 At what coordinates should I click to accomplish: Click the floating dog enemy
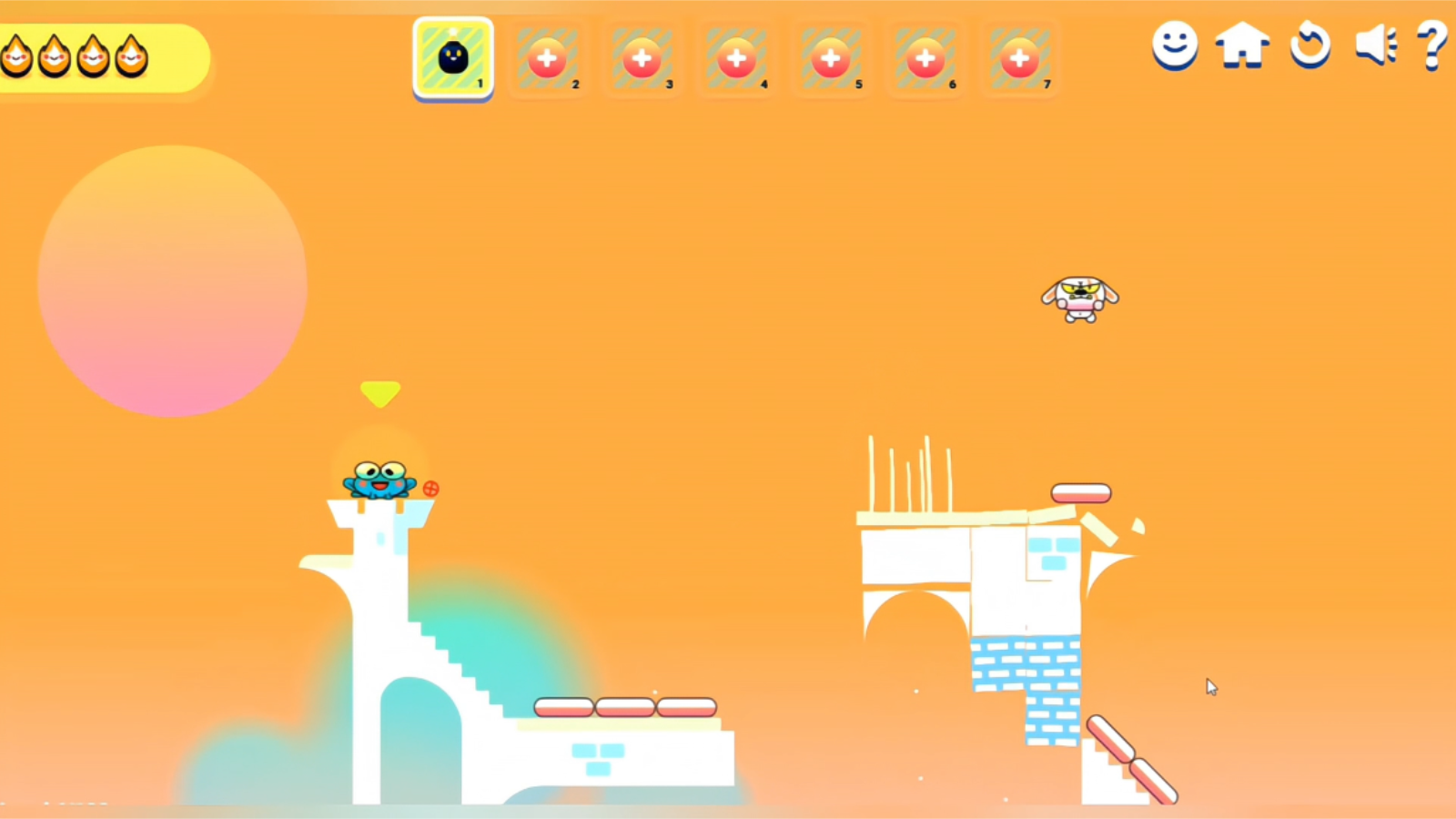pos(1079,300)
